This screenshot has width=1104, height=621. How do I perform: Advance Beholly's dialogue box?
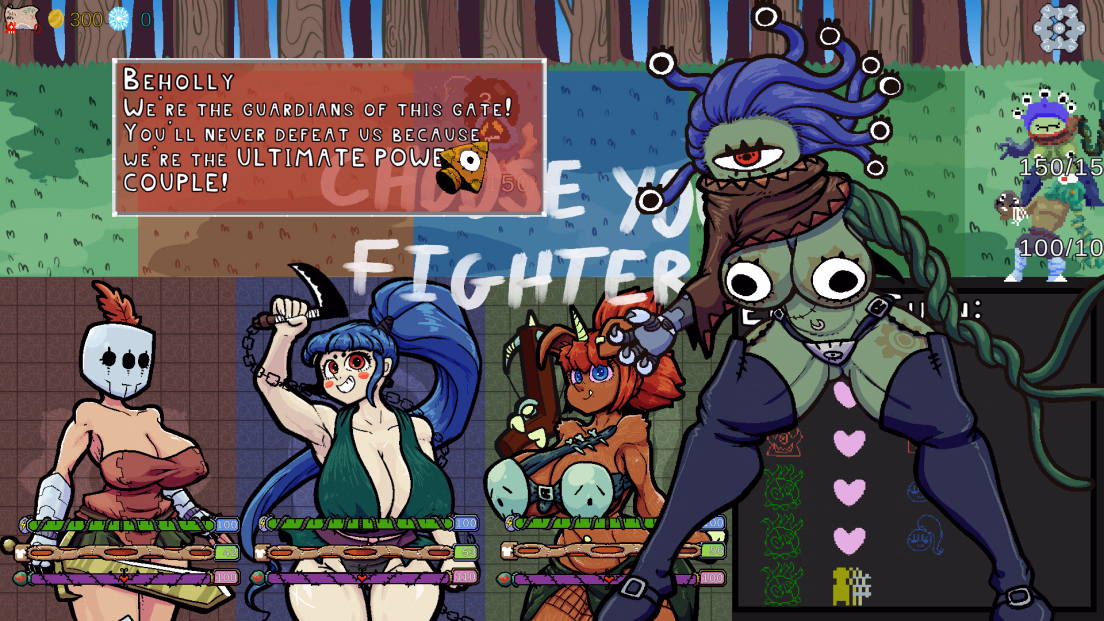pyautogui.click(x=329, y=138)
